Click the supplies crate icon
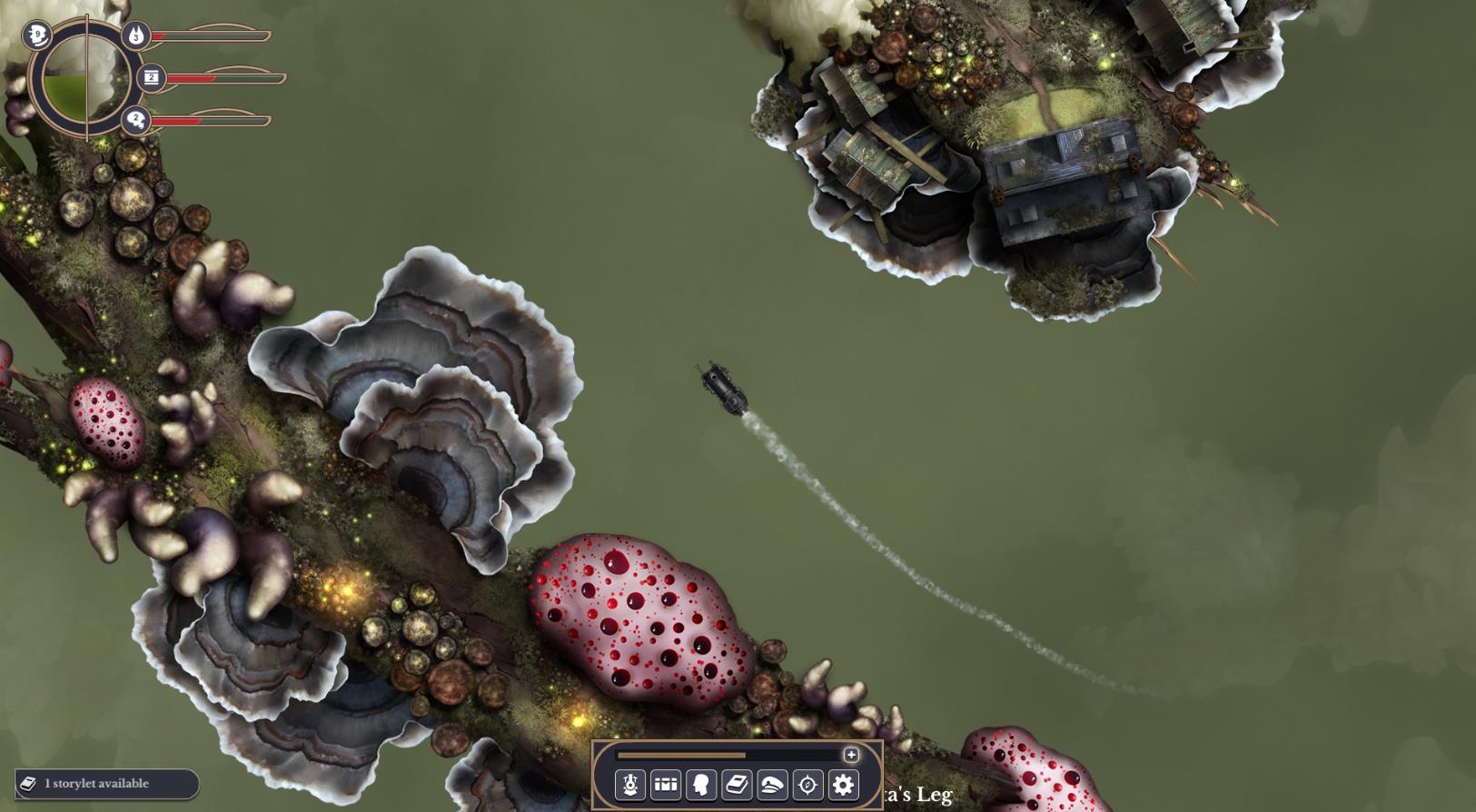The image size is (1476, 812). tap(152, 78)
